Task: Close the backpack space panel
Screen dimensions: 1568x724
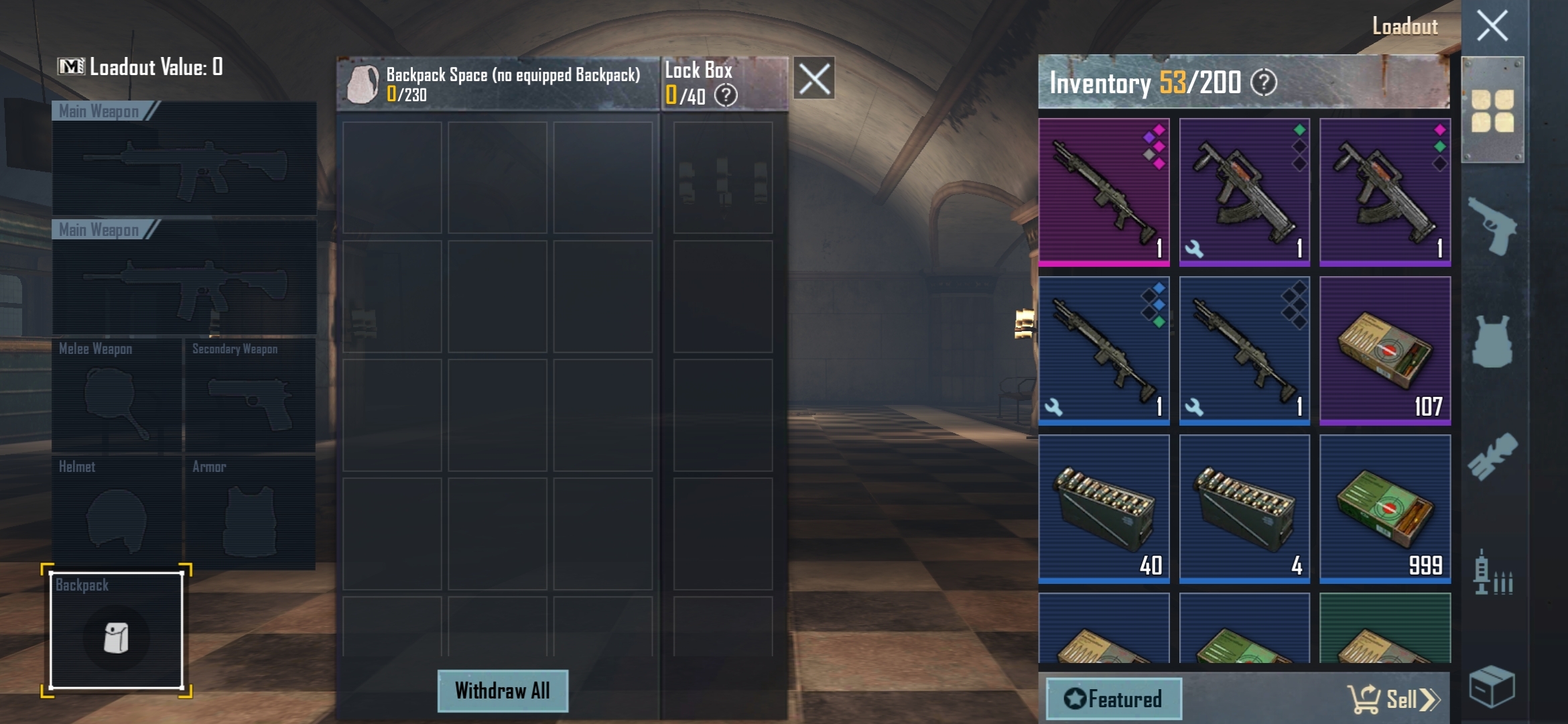Action: [814, 78]
